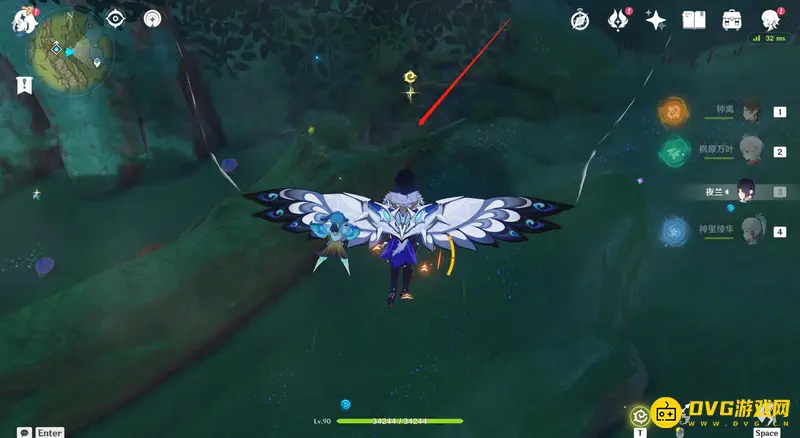Open the compass adventure handbook icon

(580, 20)
